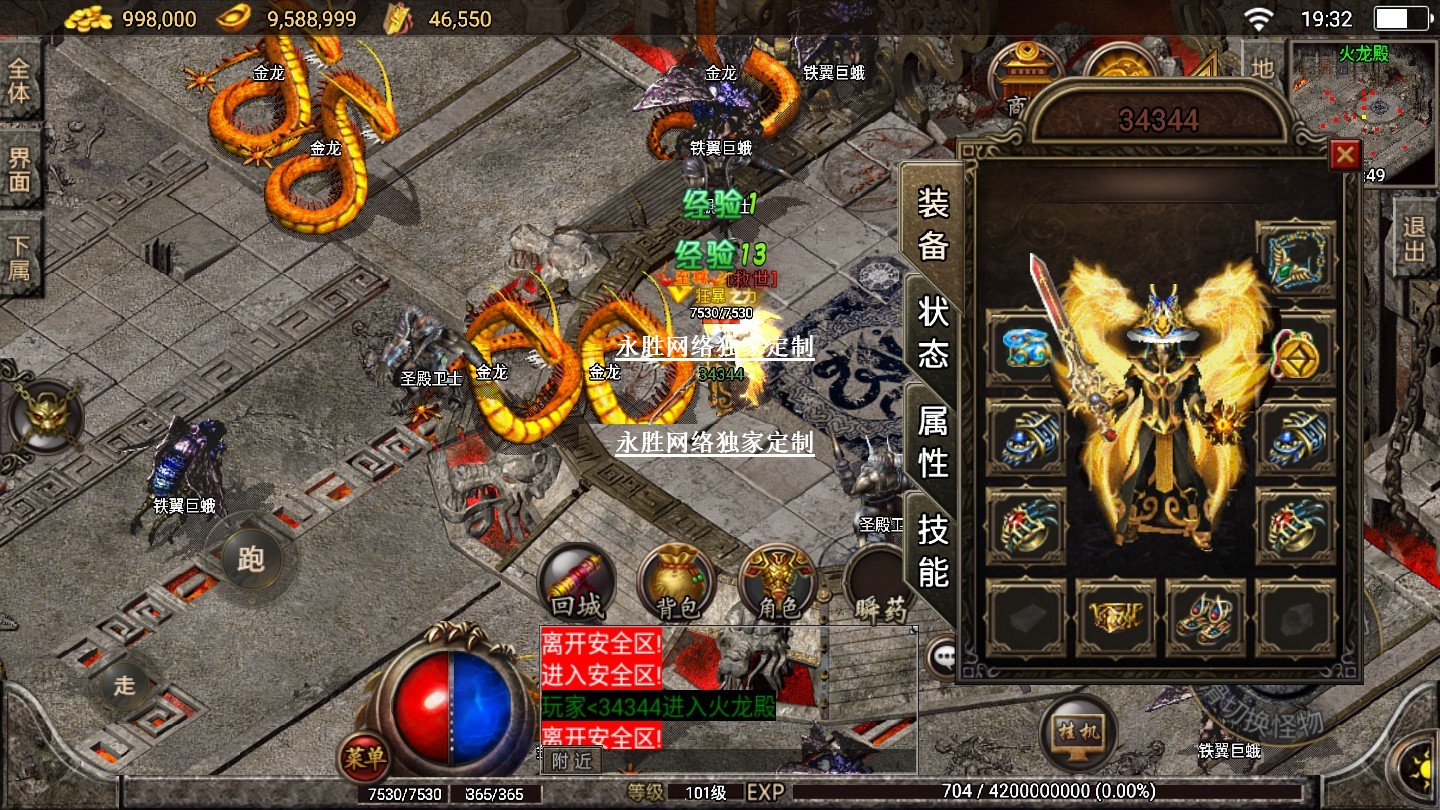Use the 回城 return-to-town button
This screenshot has height=810, width=1440.
pyautogui.click(x=577, y=582)
